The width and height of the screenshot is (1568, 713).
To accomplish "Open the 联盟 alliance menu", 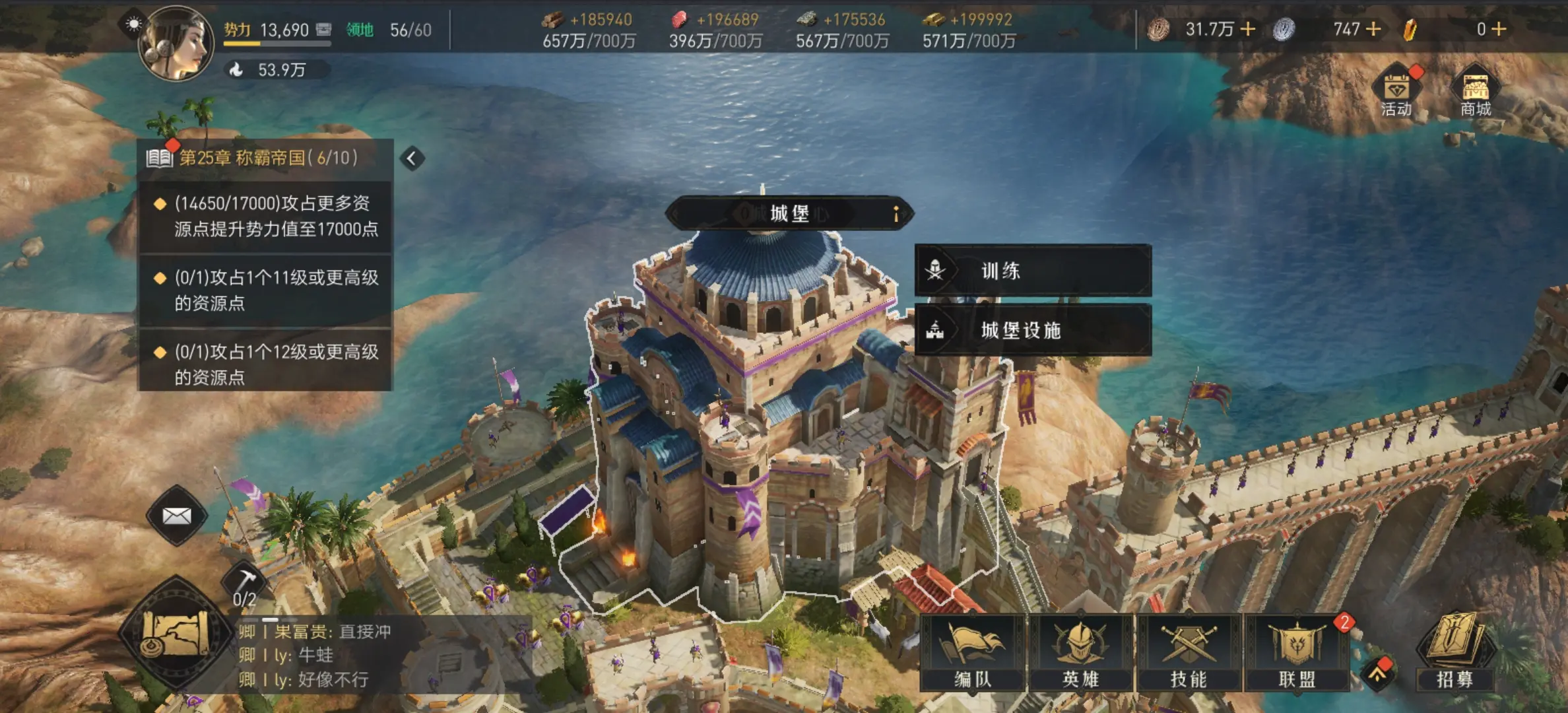I will [1297, 654].
